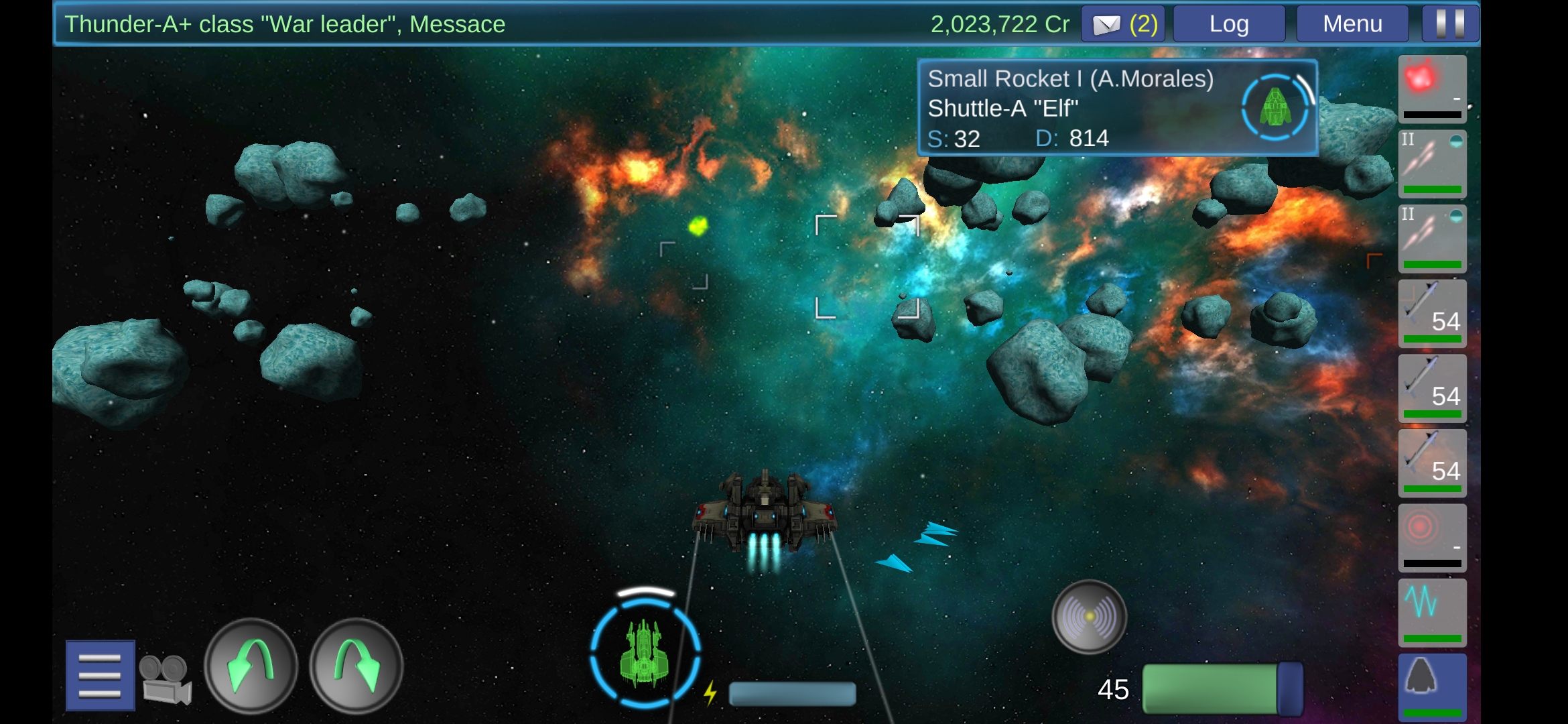Select the blue ship silhouette slot

tap(1432, 686)
